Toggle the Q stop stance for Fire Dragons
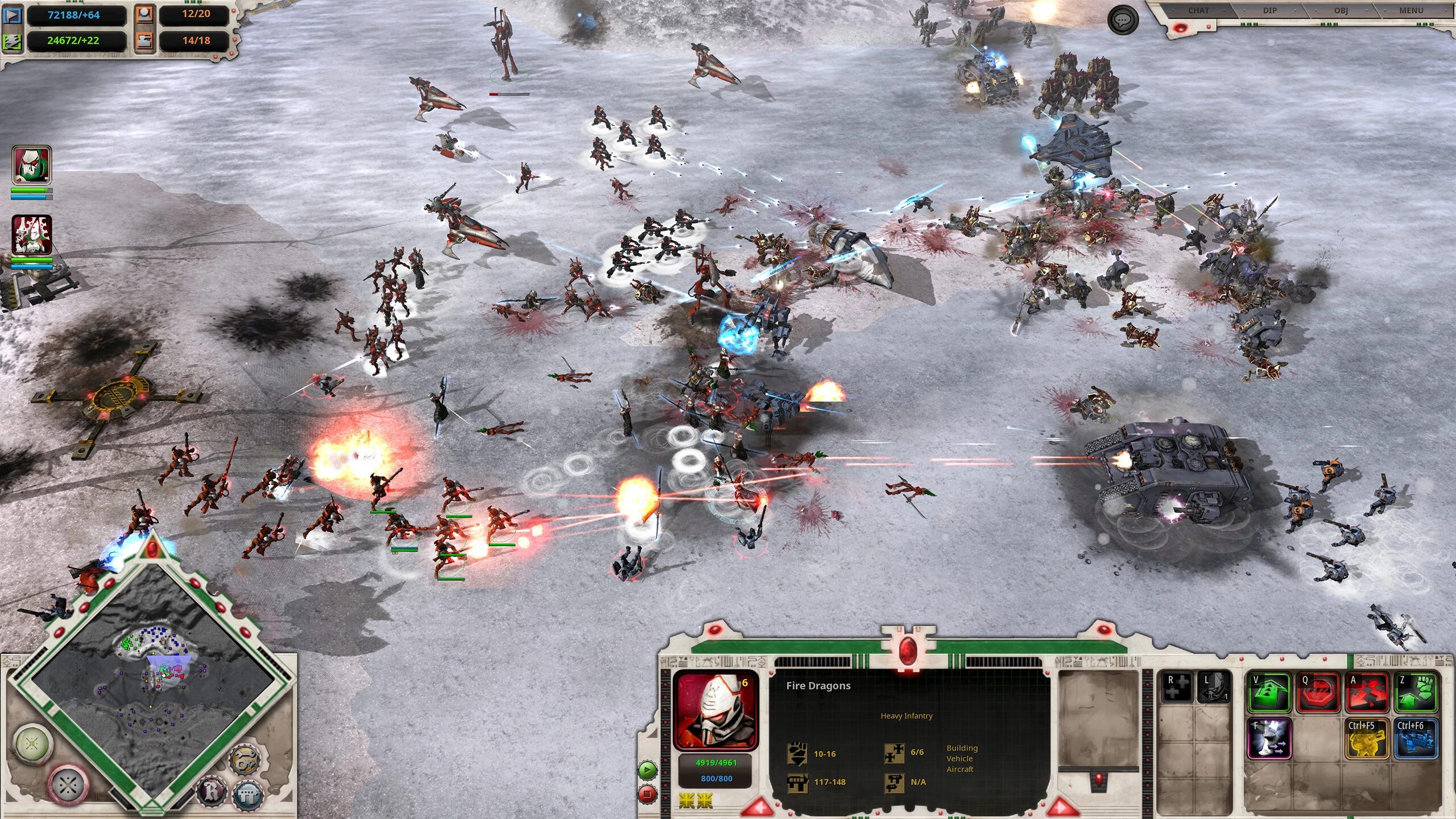This screenshot has width=1456, height=819. click(x=1319, y=693)
